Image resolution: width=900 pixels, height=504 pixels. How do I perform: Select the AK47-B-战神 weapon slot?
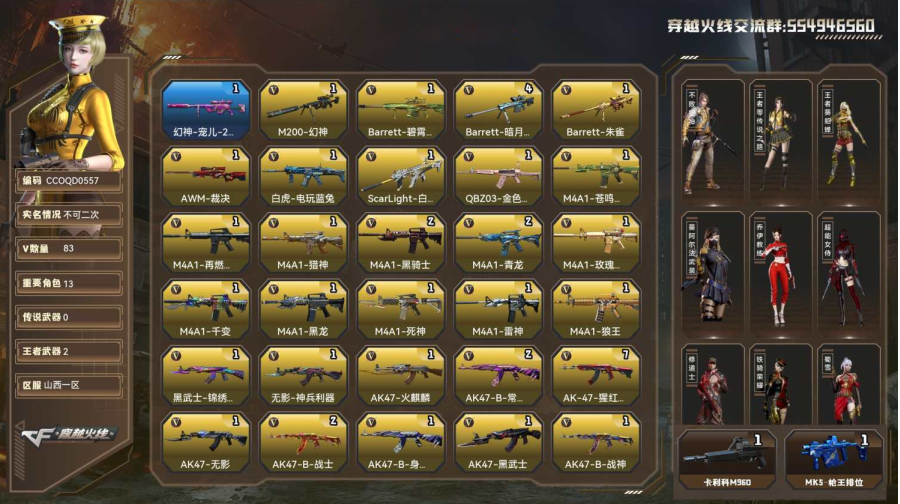[x=597, y=442]
